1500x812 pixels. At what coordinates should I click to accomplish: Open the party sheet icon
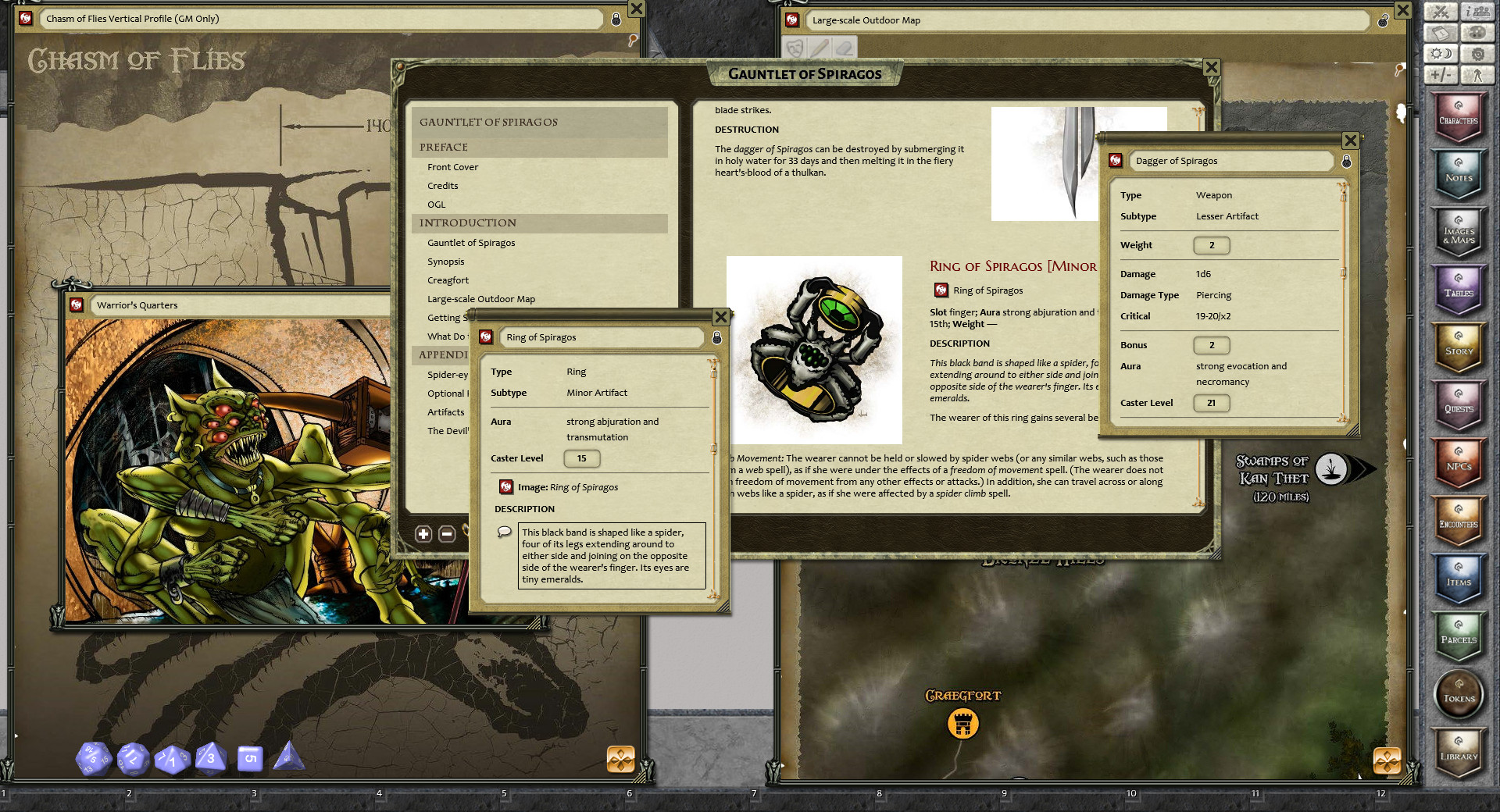coord(1479,12)
